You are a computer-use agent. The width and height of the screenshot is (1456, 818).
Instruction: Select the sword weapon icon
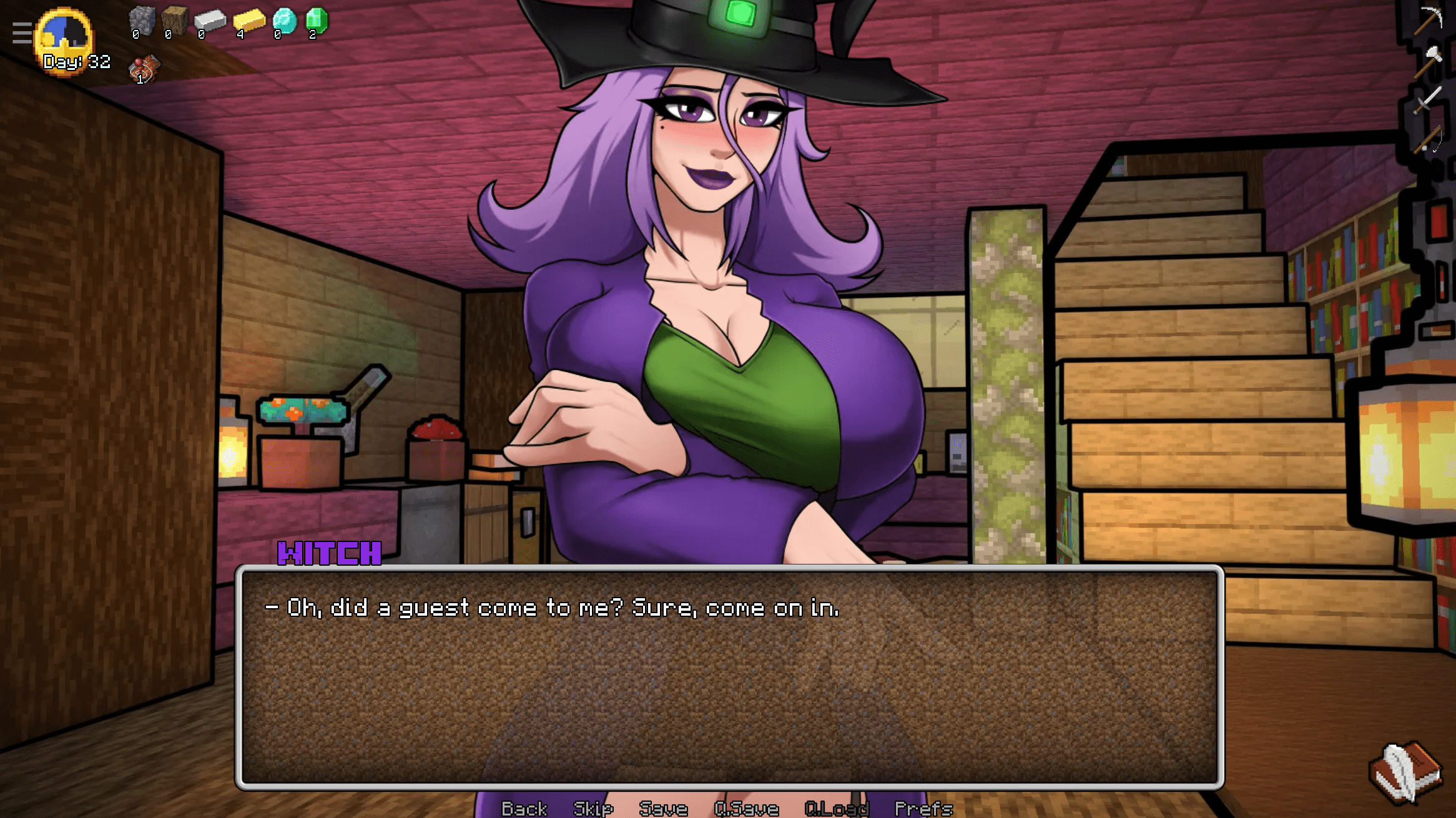[x=1427, y=101]
